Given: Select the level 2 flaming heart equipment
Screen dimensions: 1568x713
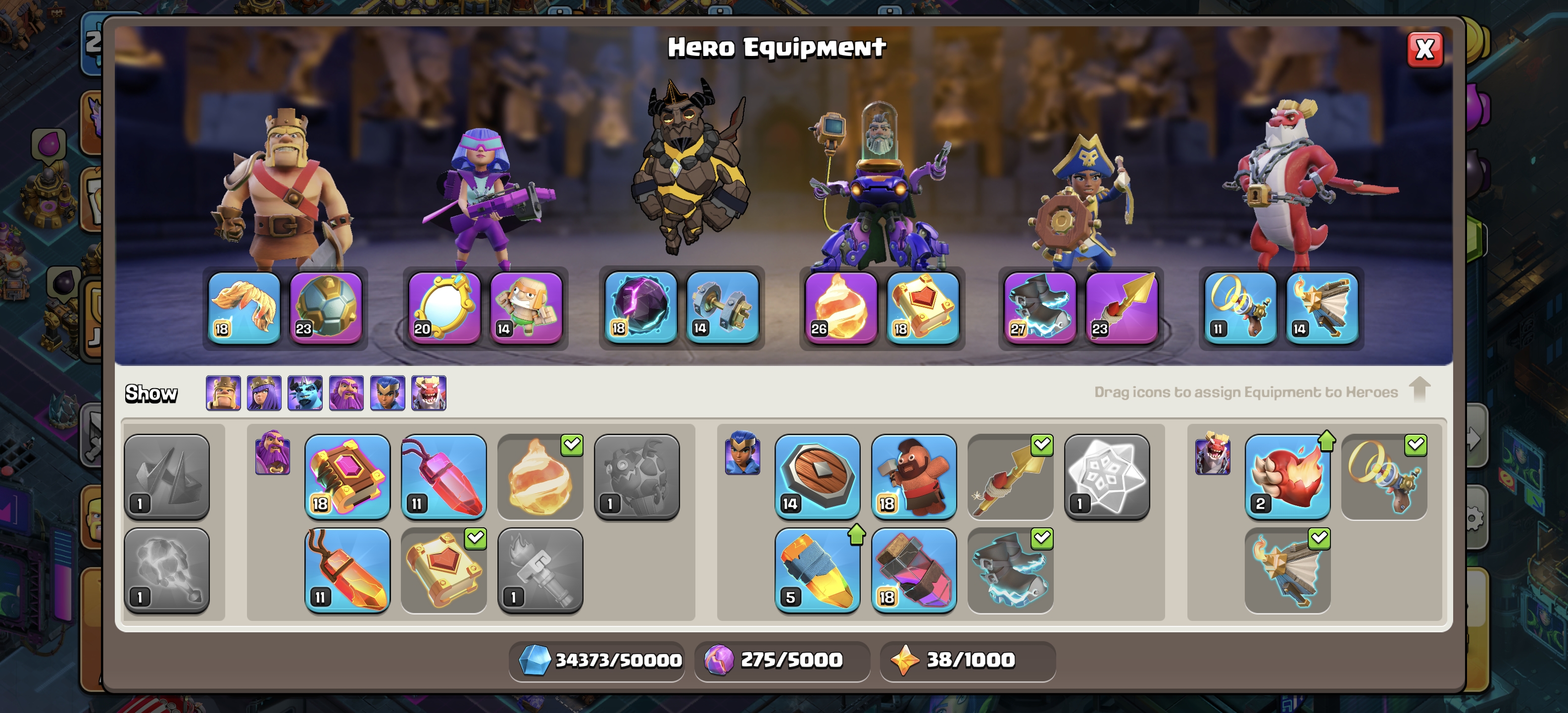Looking at the screenshot, I should tap(1287, 476).
